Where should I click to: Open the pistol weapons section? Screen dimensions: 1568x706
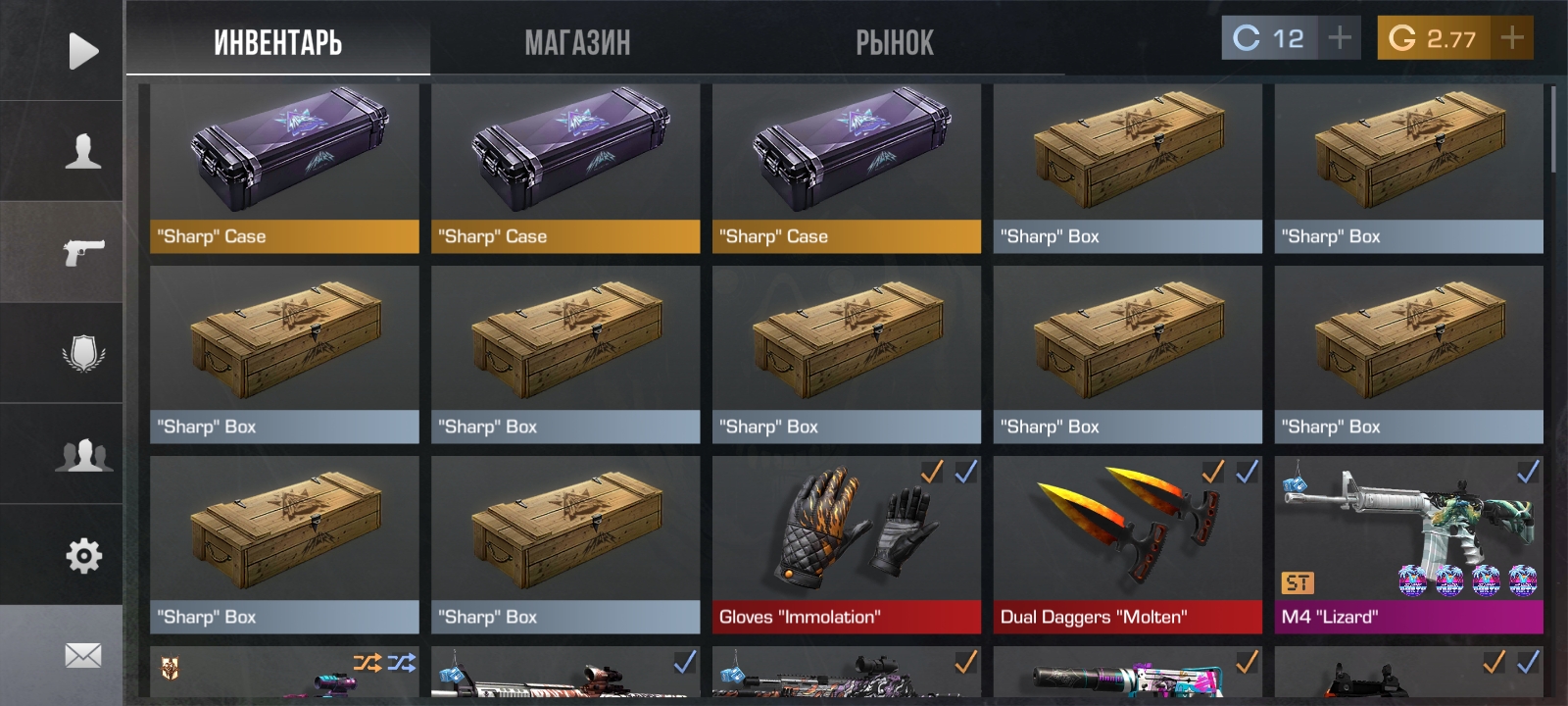[x=83, y=252]
